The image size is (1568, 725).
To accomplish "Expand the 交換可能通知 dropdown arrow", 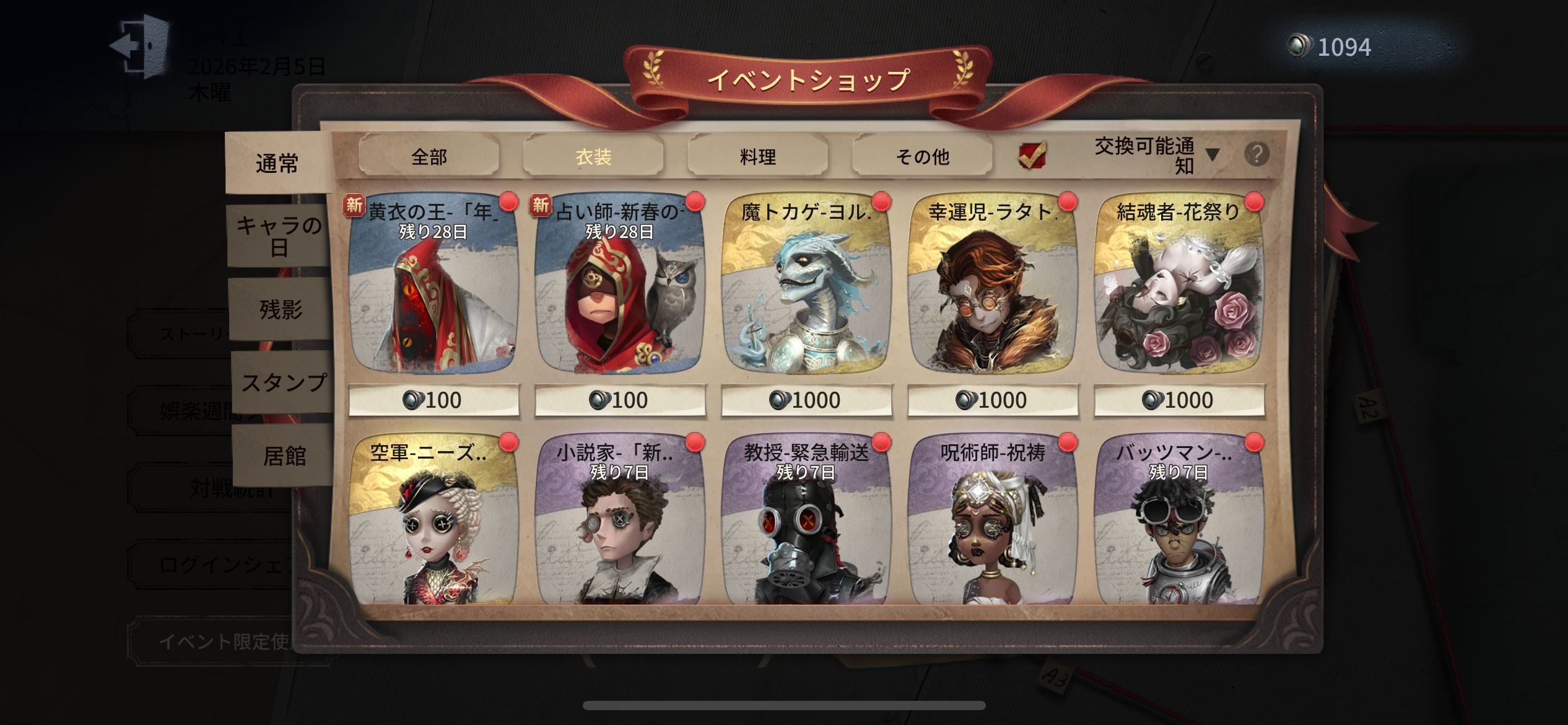I will pyautogui.click(x=1213, y=155).
